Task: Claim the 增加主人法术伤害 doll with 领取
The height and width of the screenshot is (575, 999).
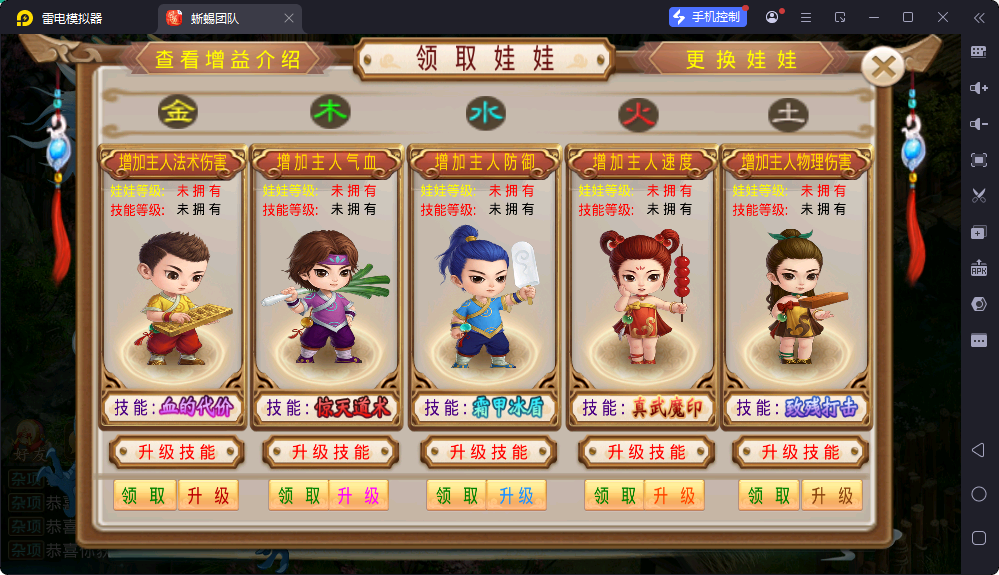Action: click(x=144, y=495)
